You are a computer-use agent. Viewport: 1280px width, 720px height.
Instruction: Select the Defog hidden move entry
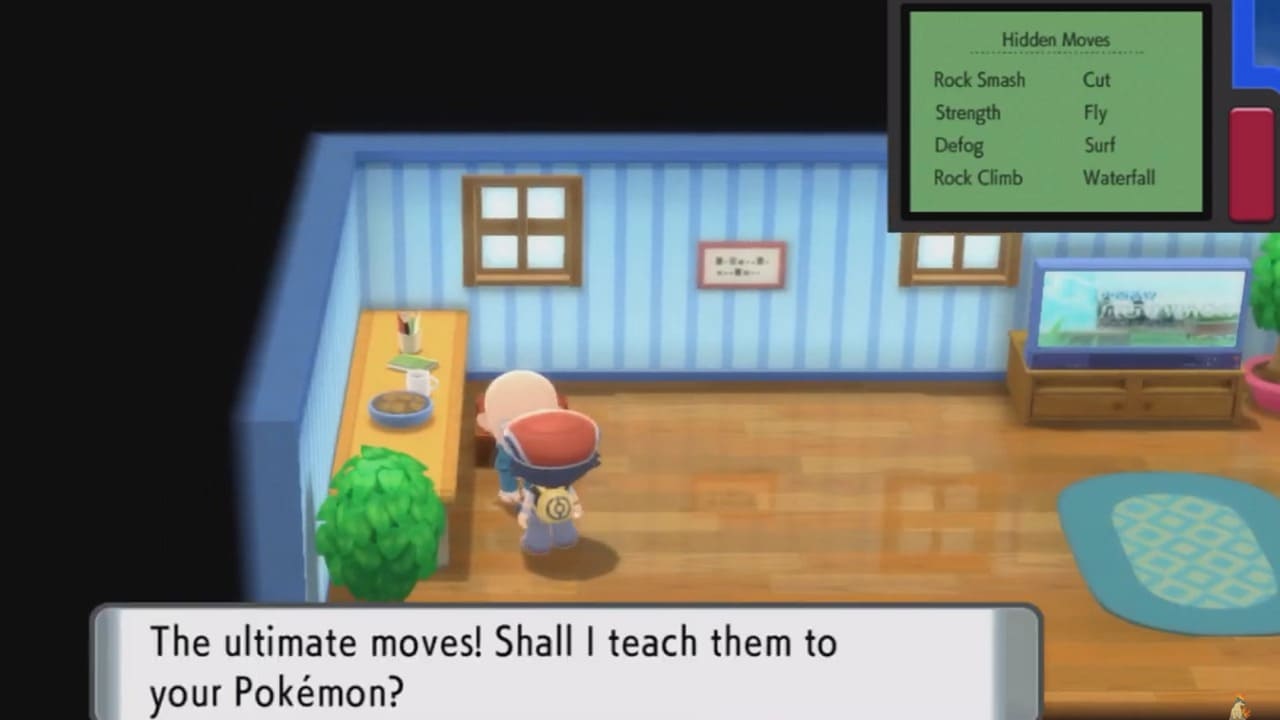pyautogui.click(x=959, y=146)
